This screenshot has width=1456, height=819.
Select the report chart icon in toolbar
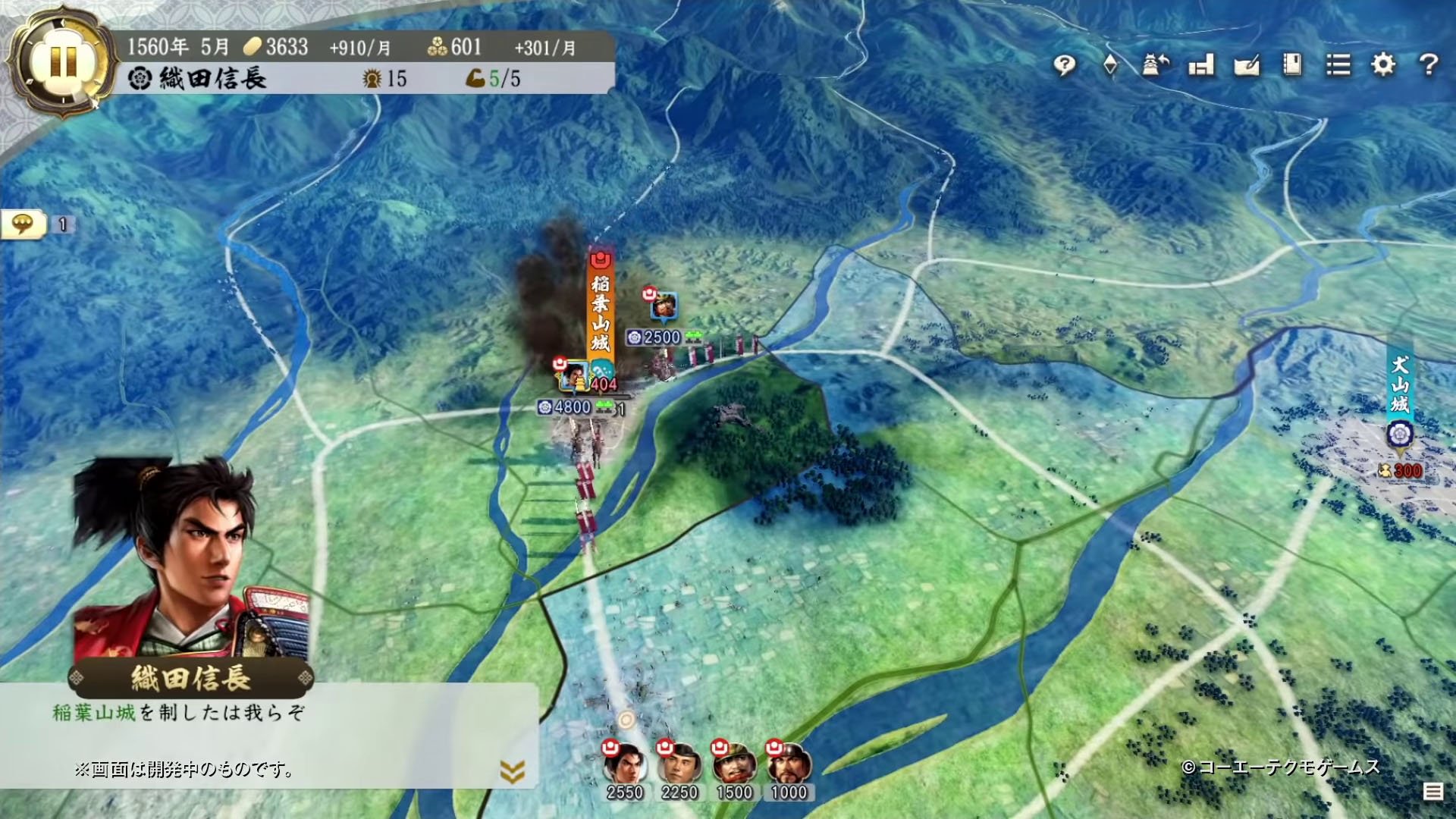pos(1201,66)
